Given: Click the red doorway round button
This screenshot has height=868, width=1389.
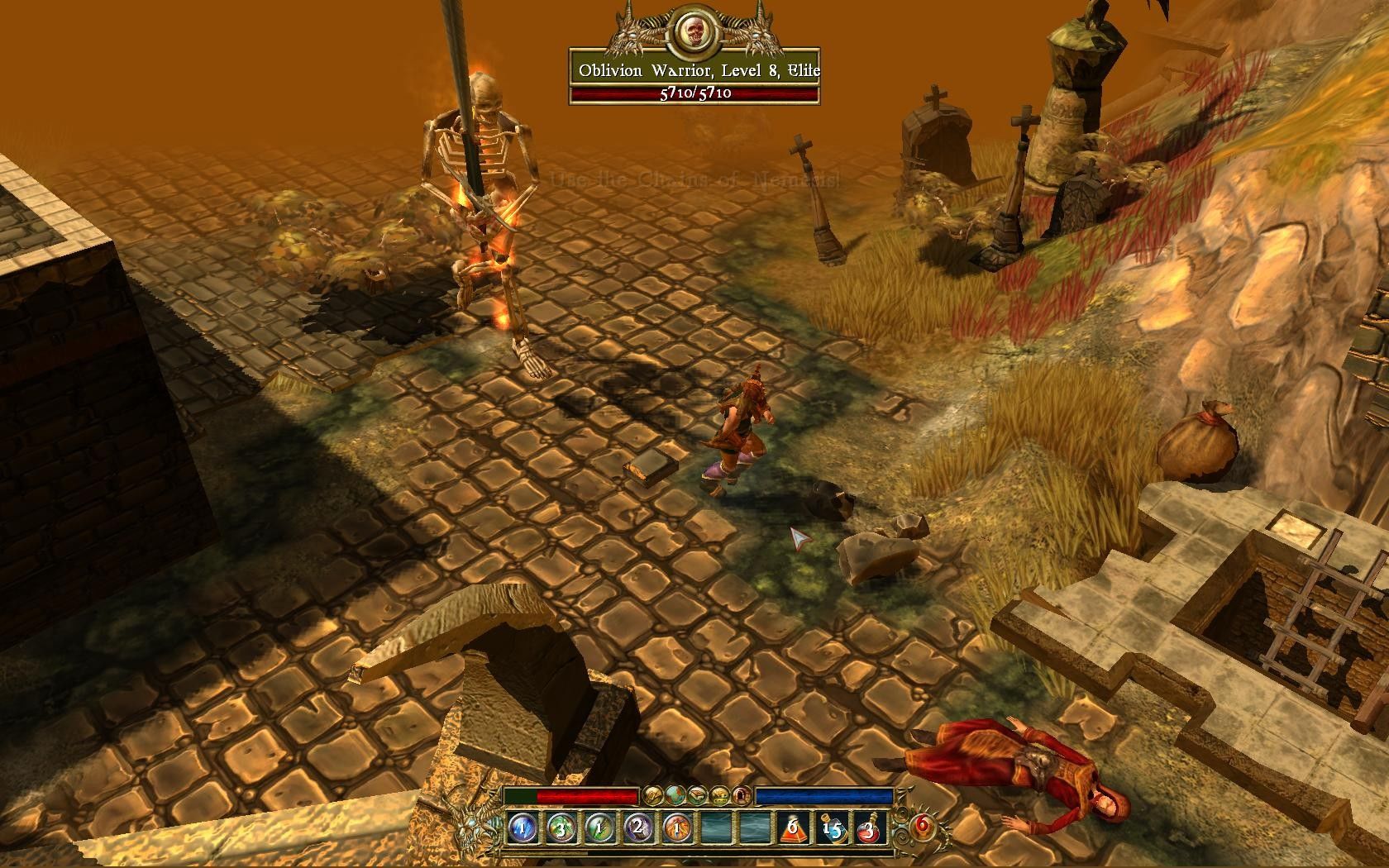Looking at the screenshot, I should click(x=742, y=795).
